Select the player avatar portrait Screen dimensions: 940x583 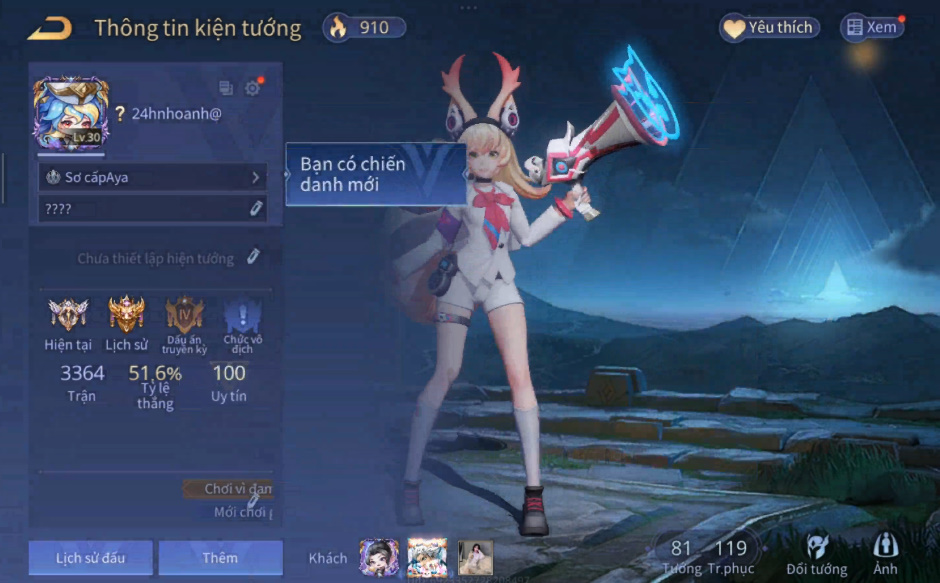pos(69,113)
